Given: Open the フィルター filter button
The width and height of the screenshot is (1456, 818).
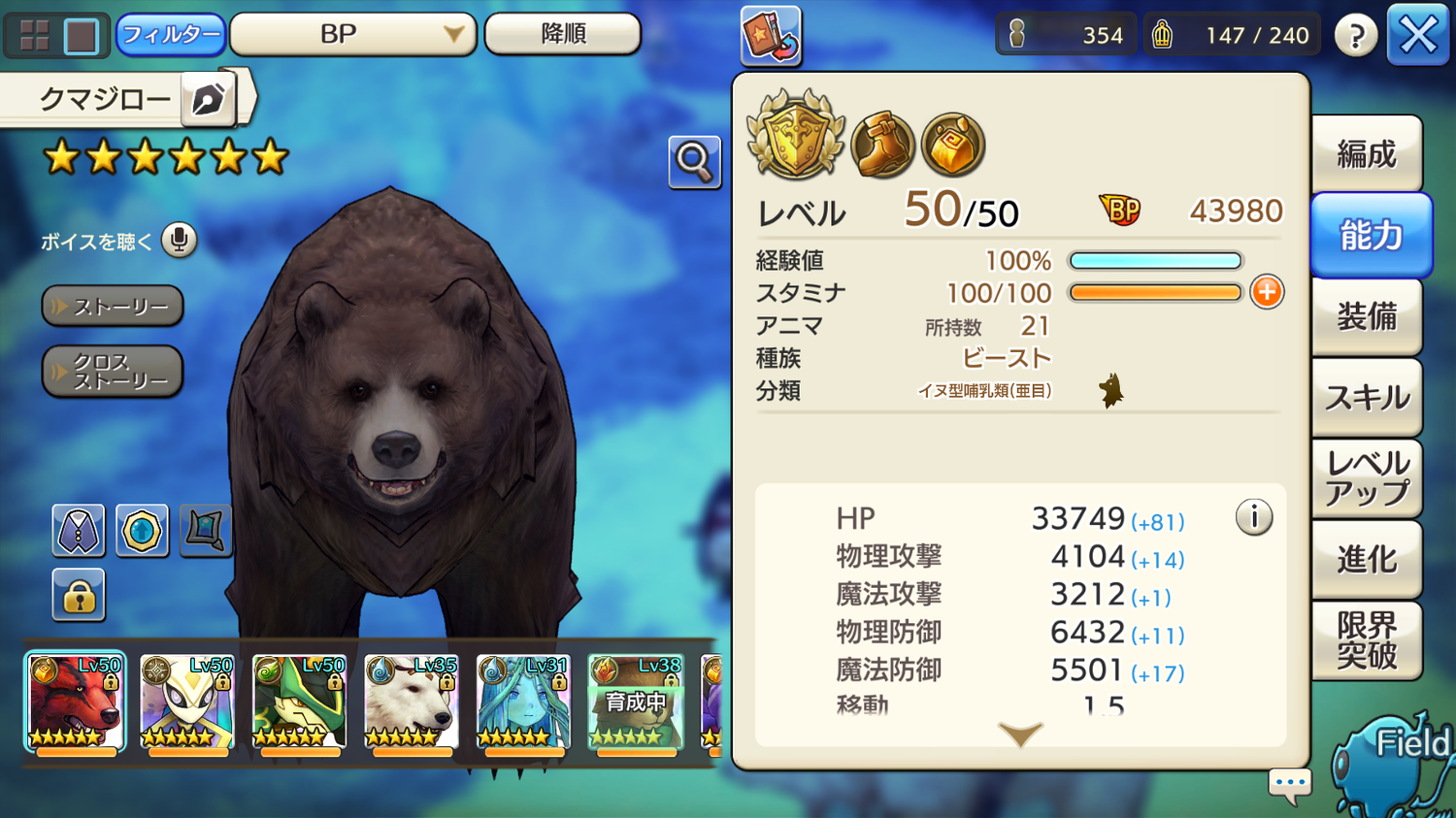Looking at the screenshot, I should (x=170, y=35).
